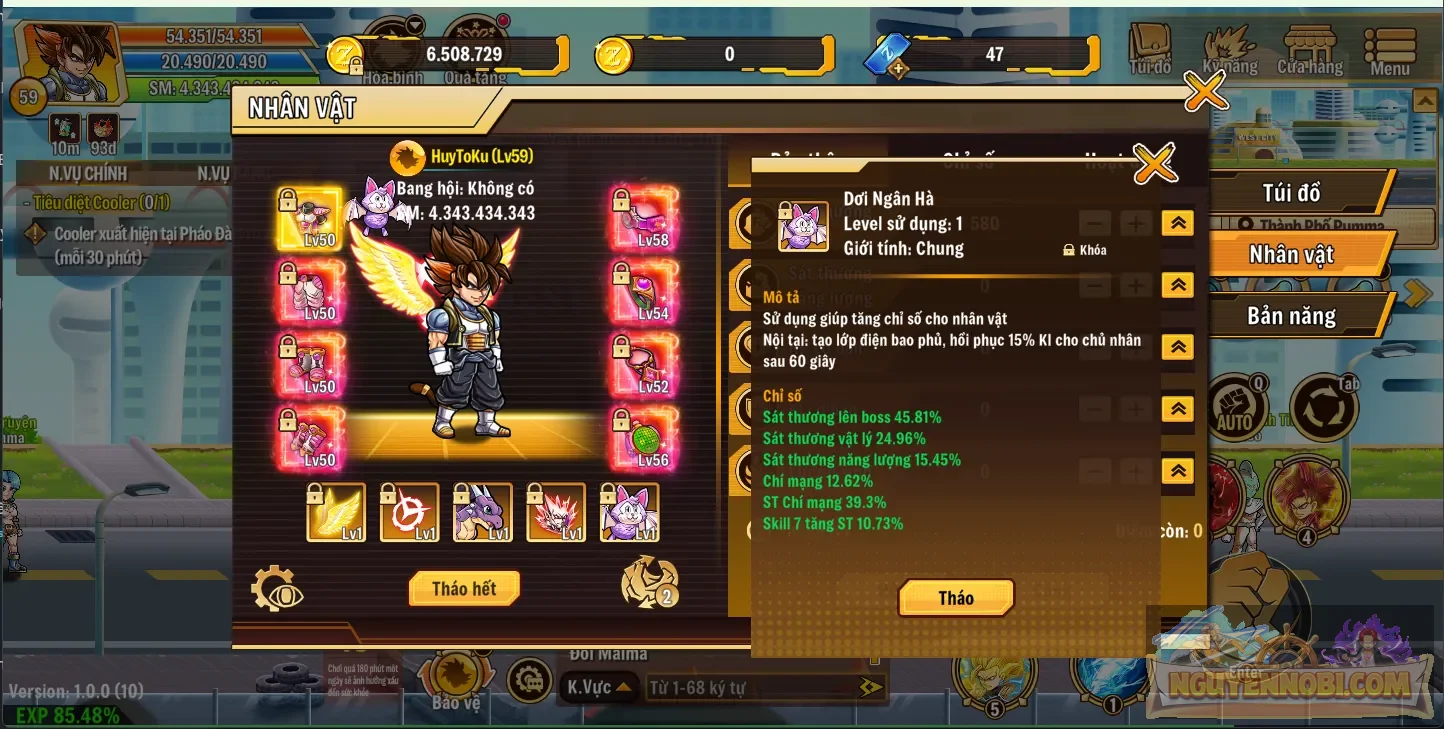
Task: Open the Túi đồ side tab
Action: pos(1291,192)
